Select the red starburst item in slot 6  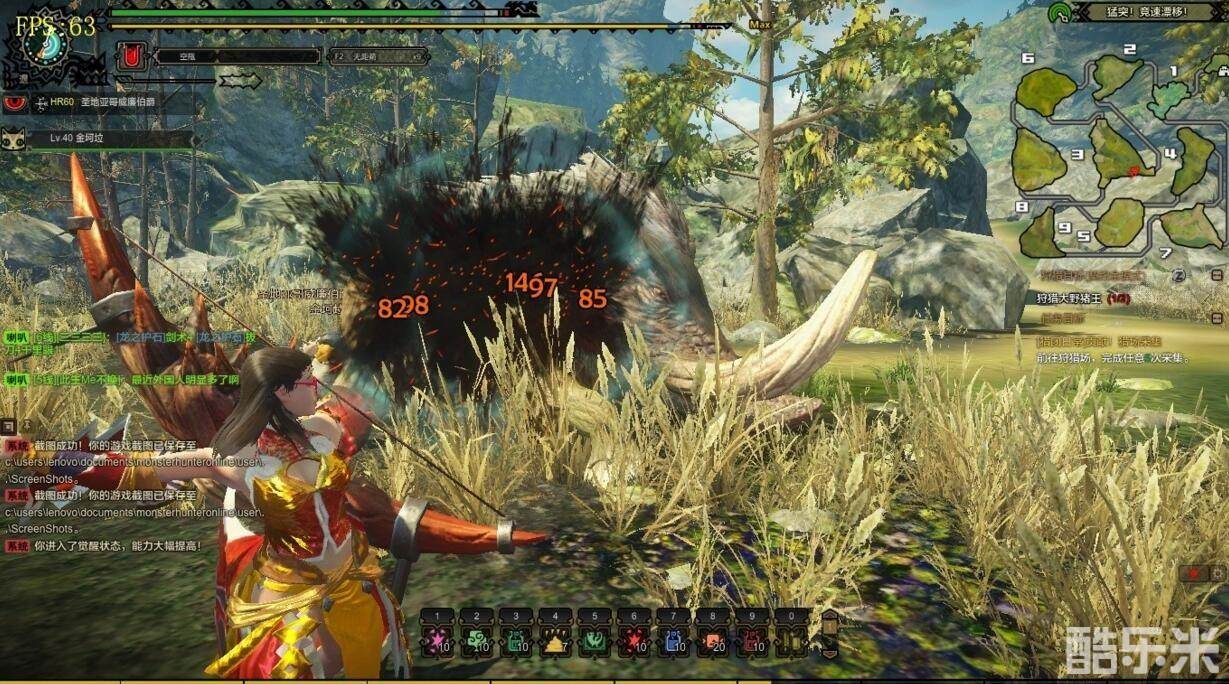click(633, 639)
